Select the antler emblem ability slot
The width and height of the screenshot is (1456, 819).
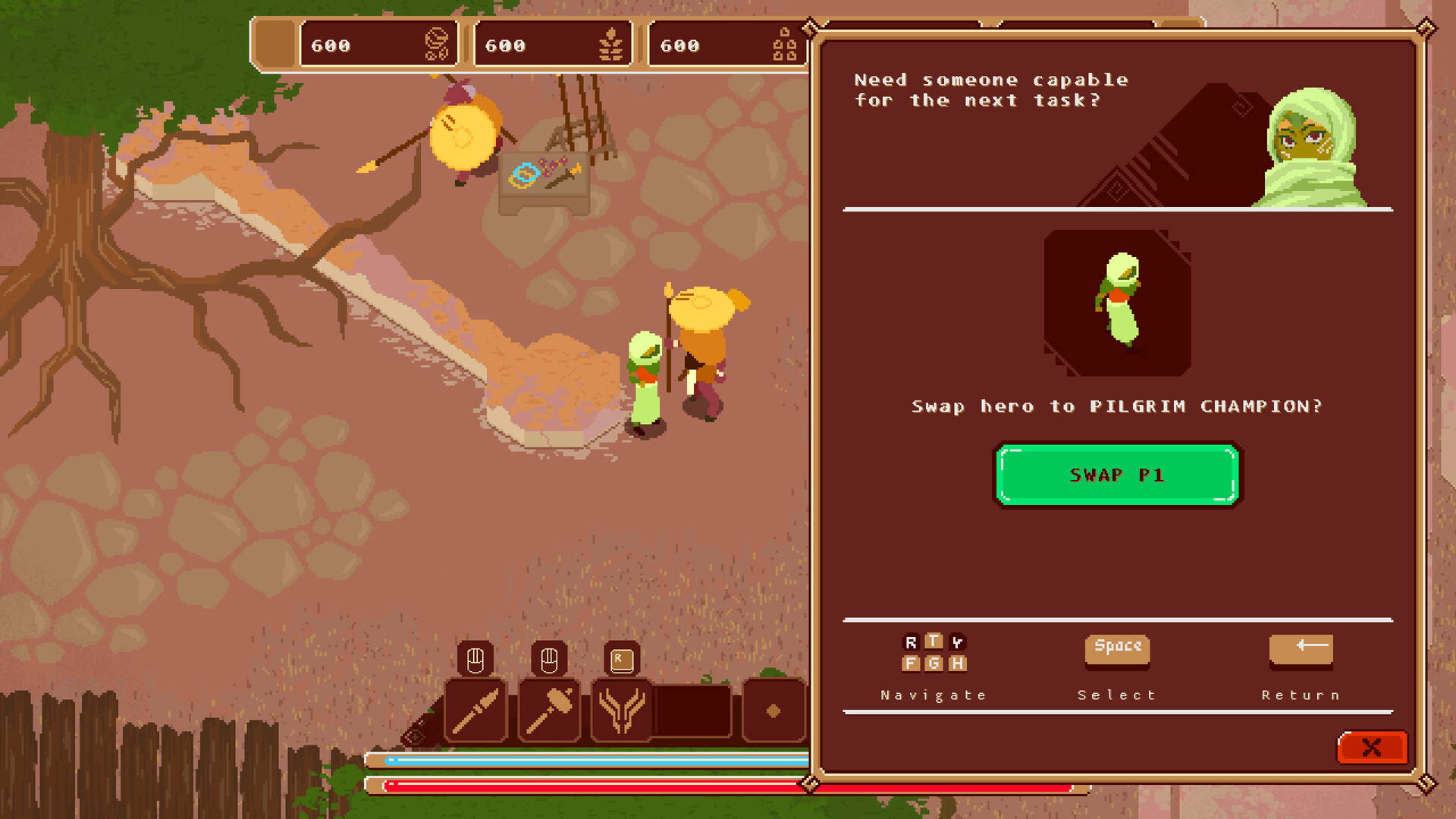click(x=621, y=711)
